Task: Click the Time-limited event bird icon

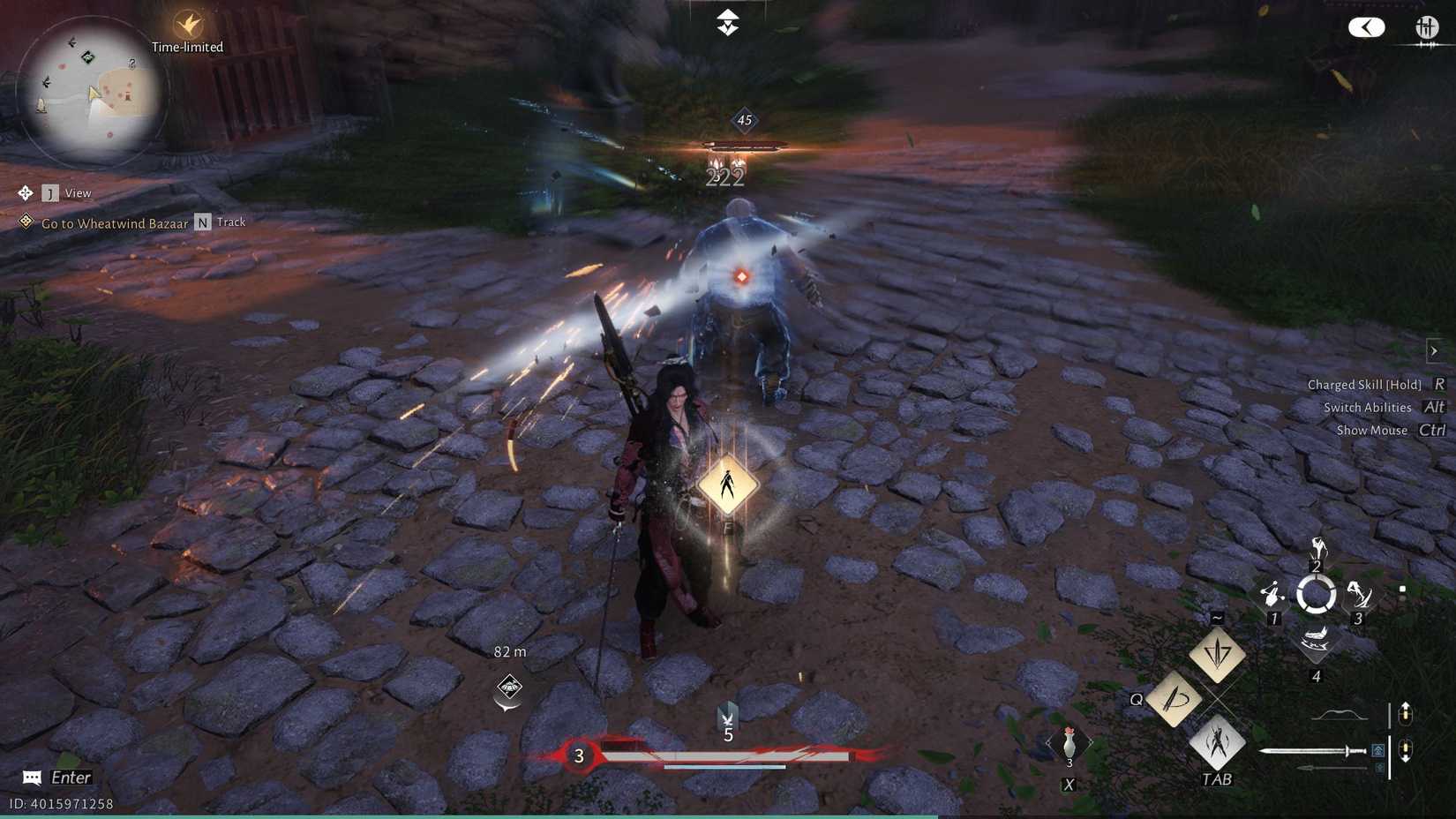Action: [x=186, y=26]
